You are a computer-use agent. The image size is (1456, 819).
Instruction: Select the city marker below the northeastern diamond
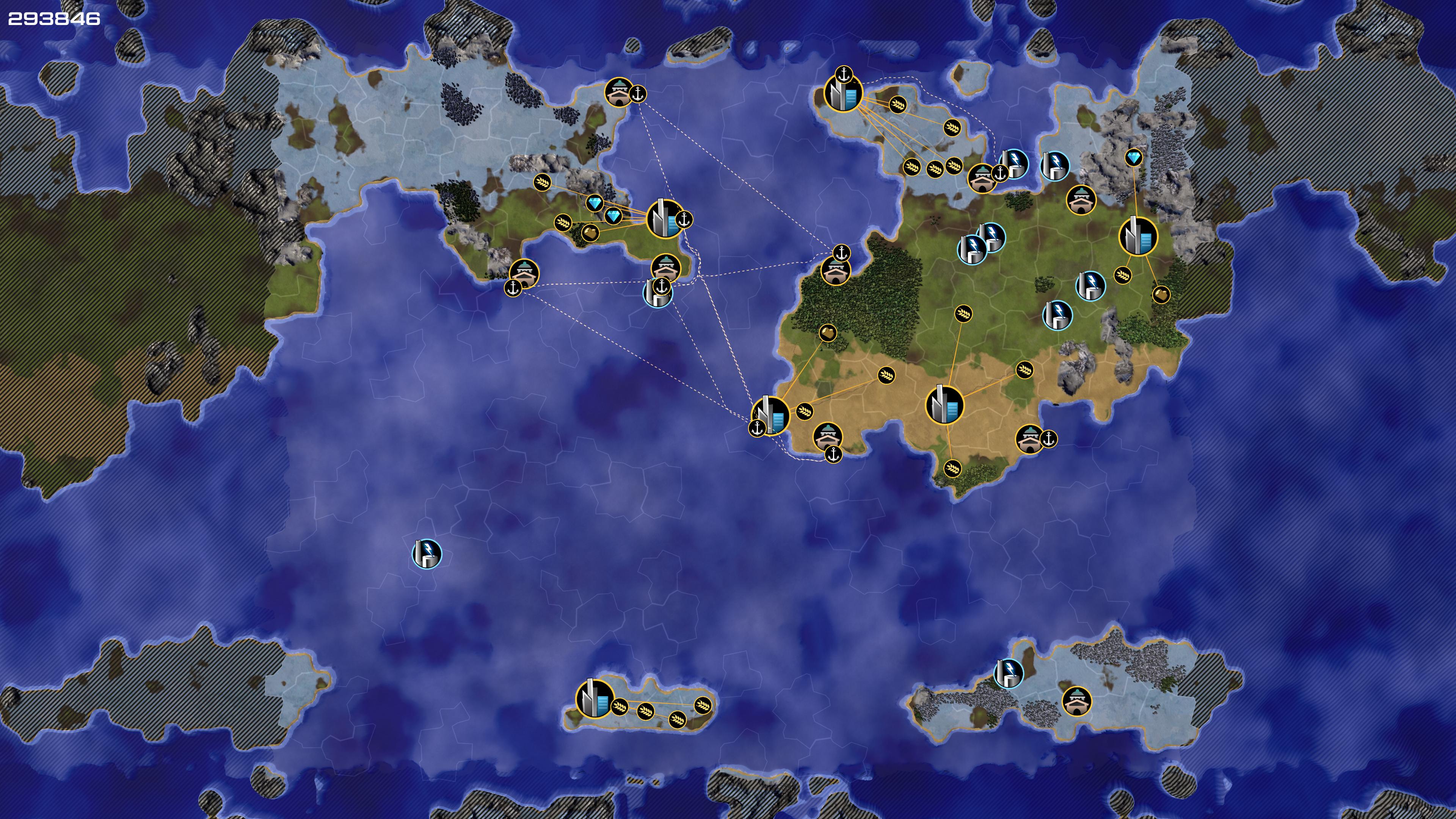1138,236
